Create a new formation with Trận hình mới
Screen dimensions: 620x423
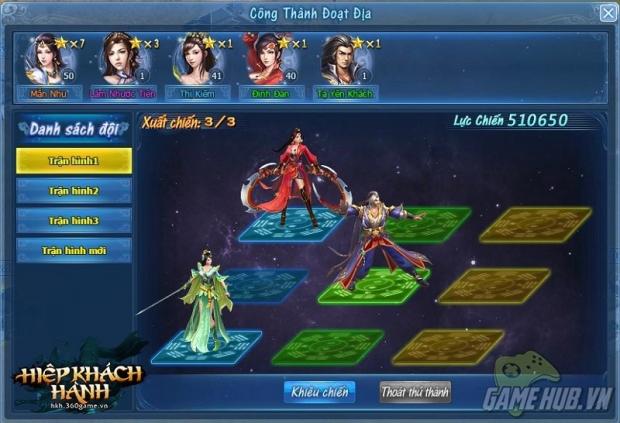click(74, 250)
